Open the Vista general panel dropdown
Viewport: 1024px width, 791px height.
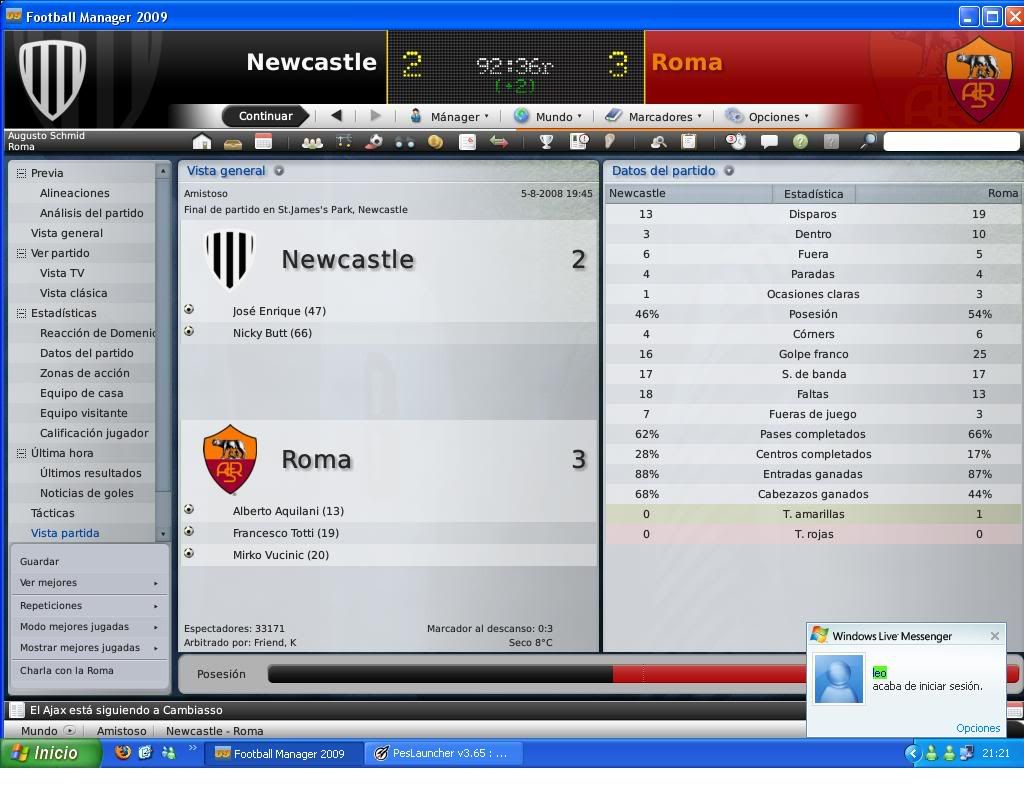coord(279,171)
